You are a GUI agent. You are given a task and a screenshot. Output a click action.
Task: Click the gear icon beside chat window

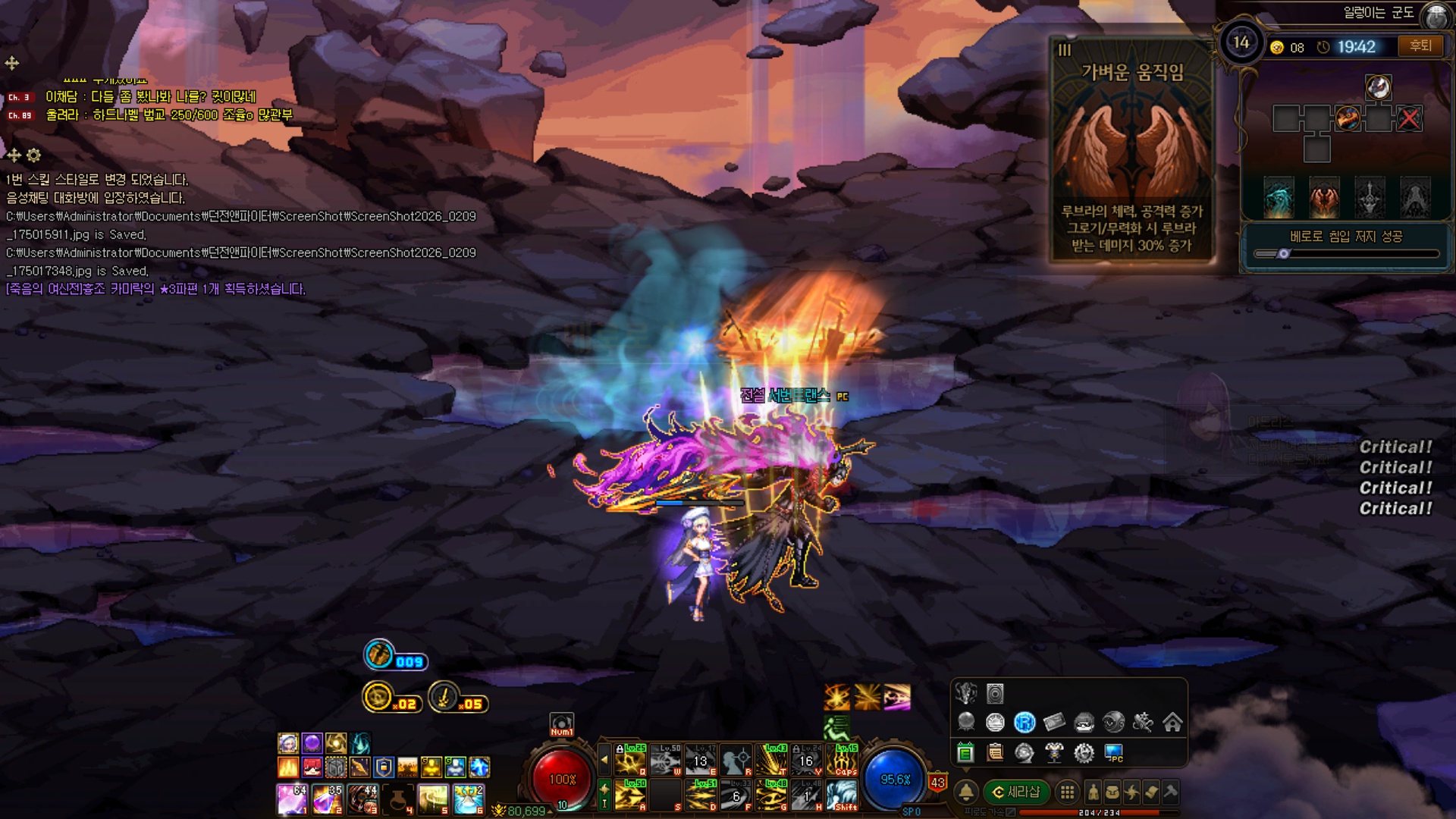click(34, 155)
